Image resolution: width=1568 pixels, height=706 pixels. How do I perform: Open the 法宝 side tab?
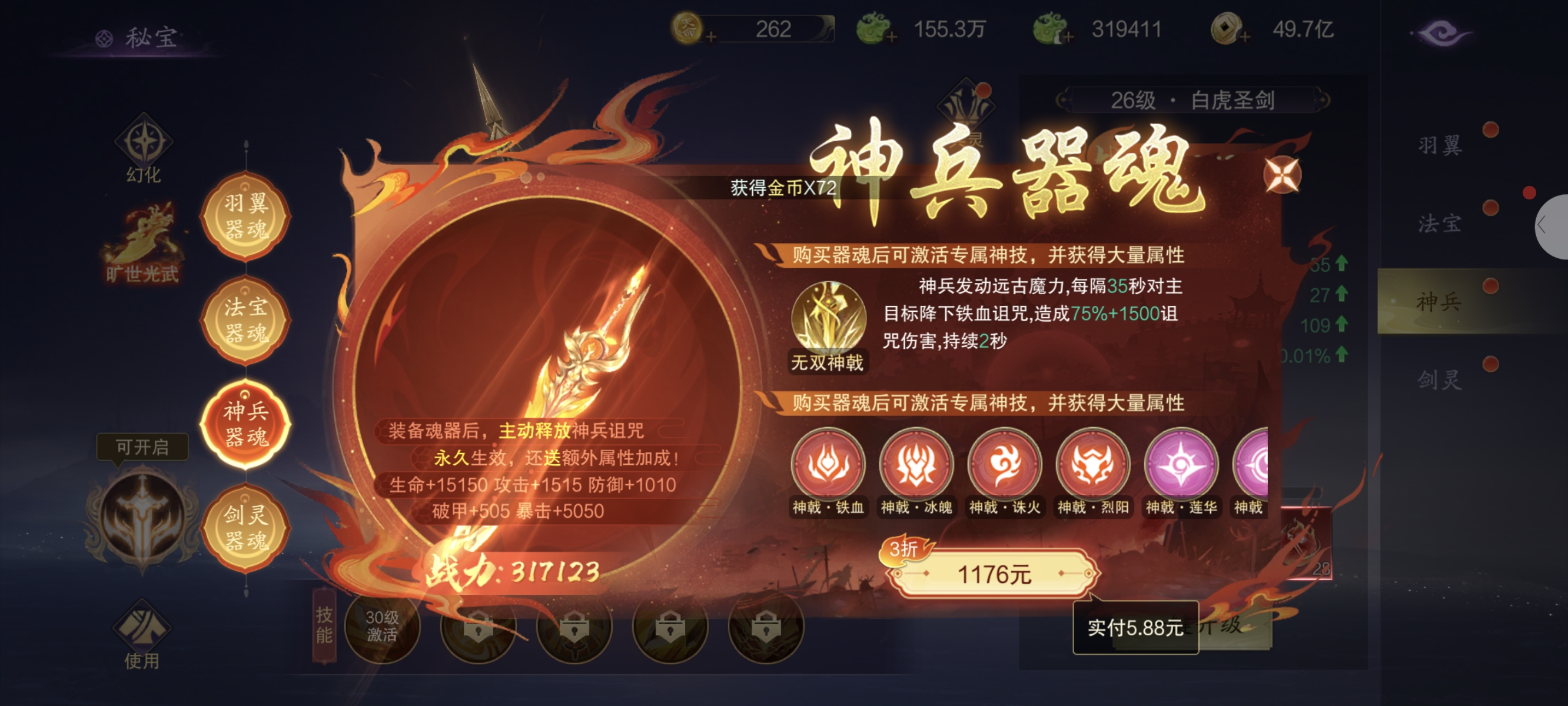[x=1440, y=224]
